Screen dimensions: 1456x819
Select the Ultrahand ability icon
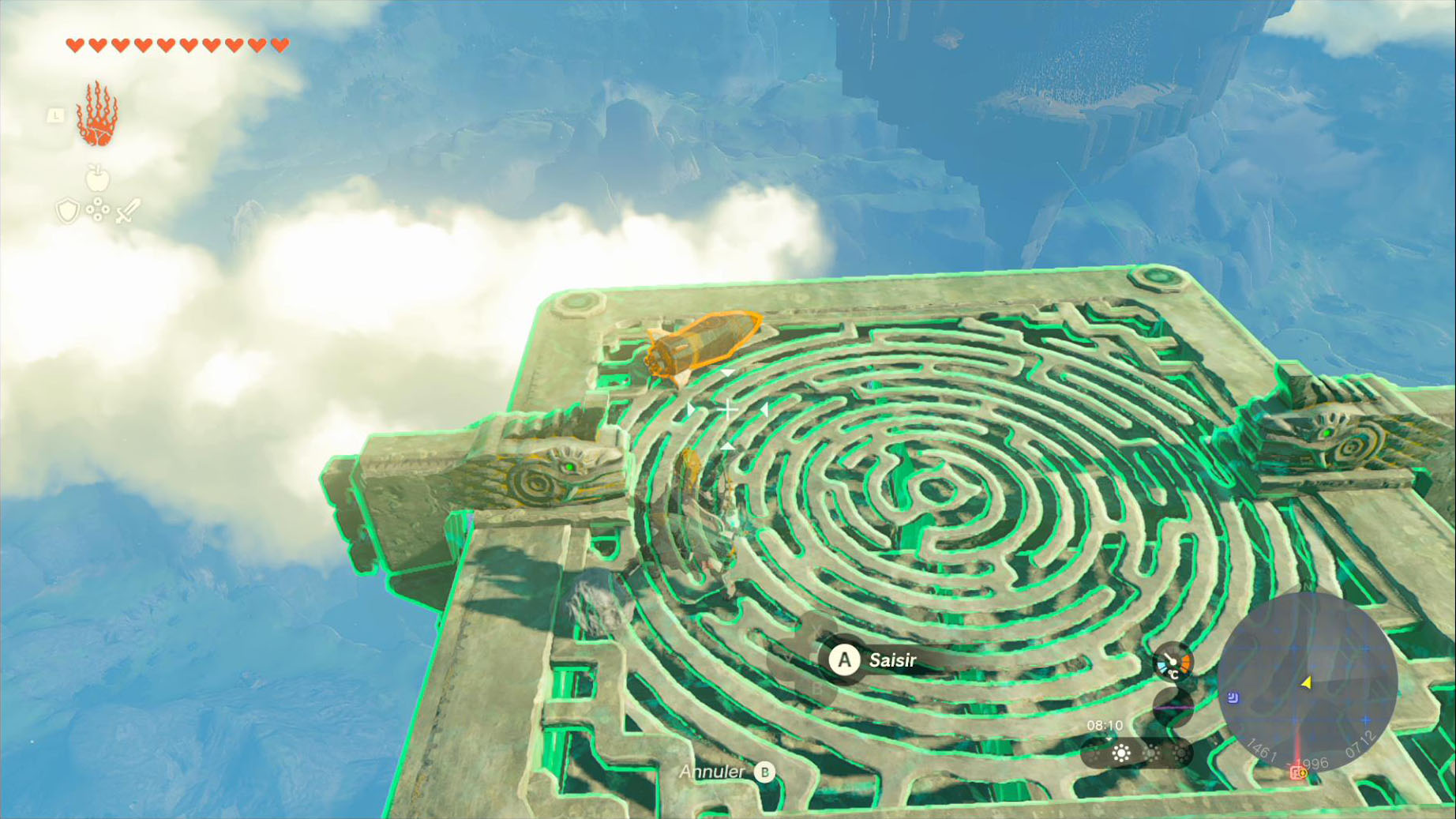[97, 115]
